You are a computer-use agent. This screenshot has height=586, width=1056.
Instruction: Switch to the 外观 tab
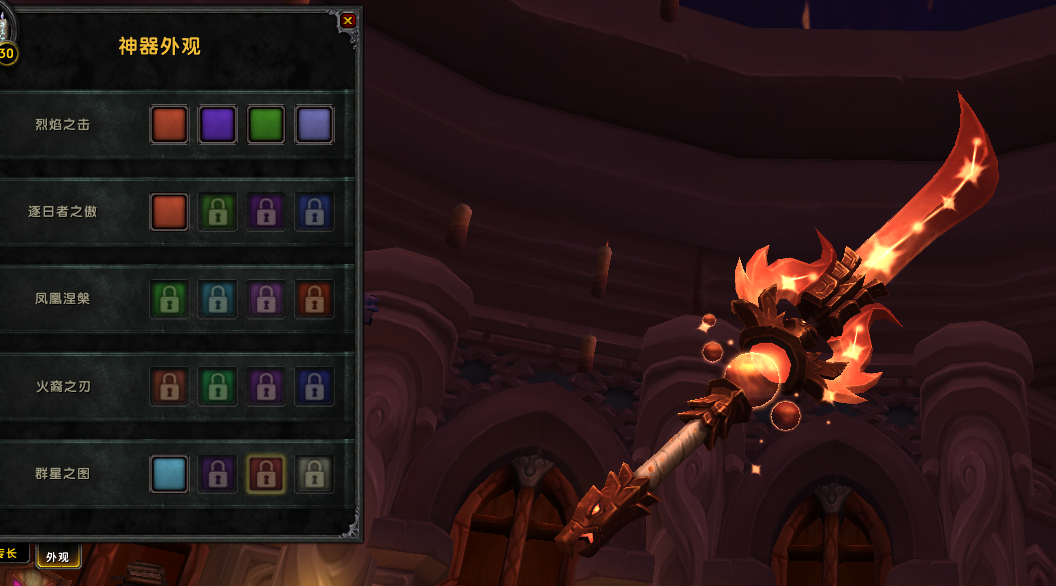point(59,557)
